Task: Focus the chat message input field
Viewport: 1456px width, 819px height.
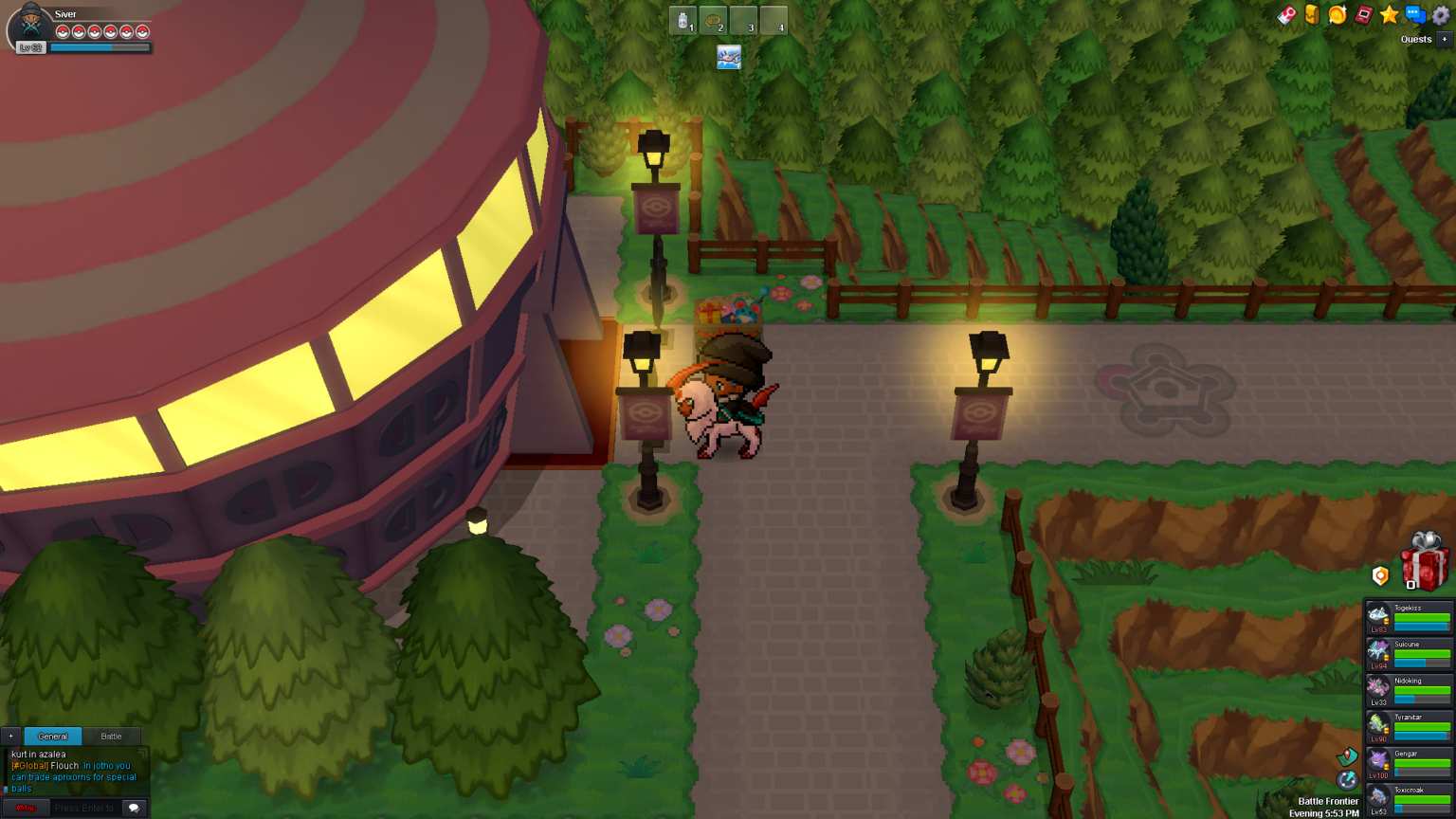Action: (x=84, y=808)
